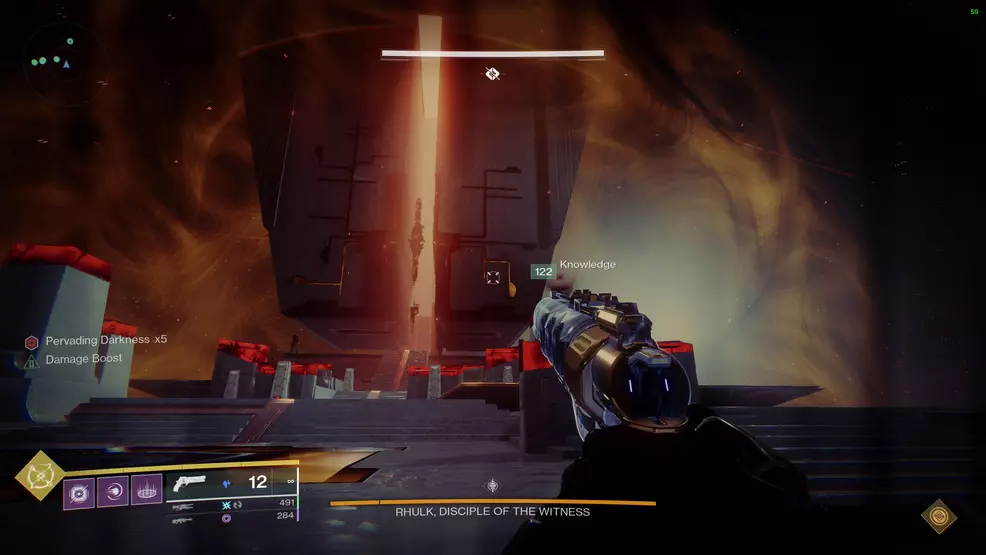The width and height of the screenshot is (986, 555).
Task: Open the circular radar minimap
Action: pos(55,61)
